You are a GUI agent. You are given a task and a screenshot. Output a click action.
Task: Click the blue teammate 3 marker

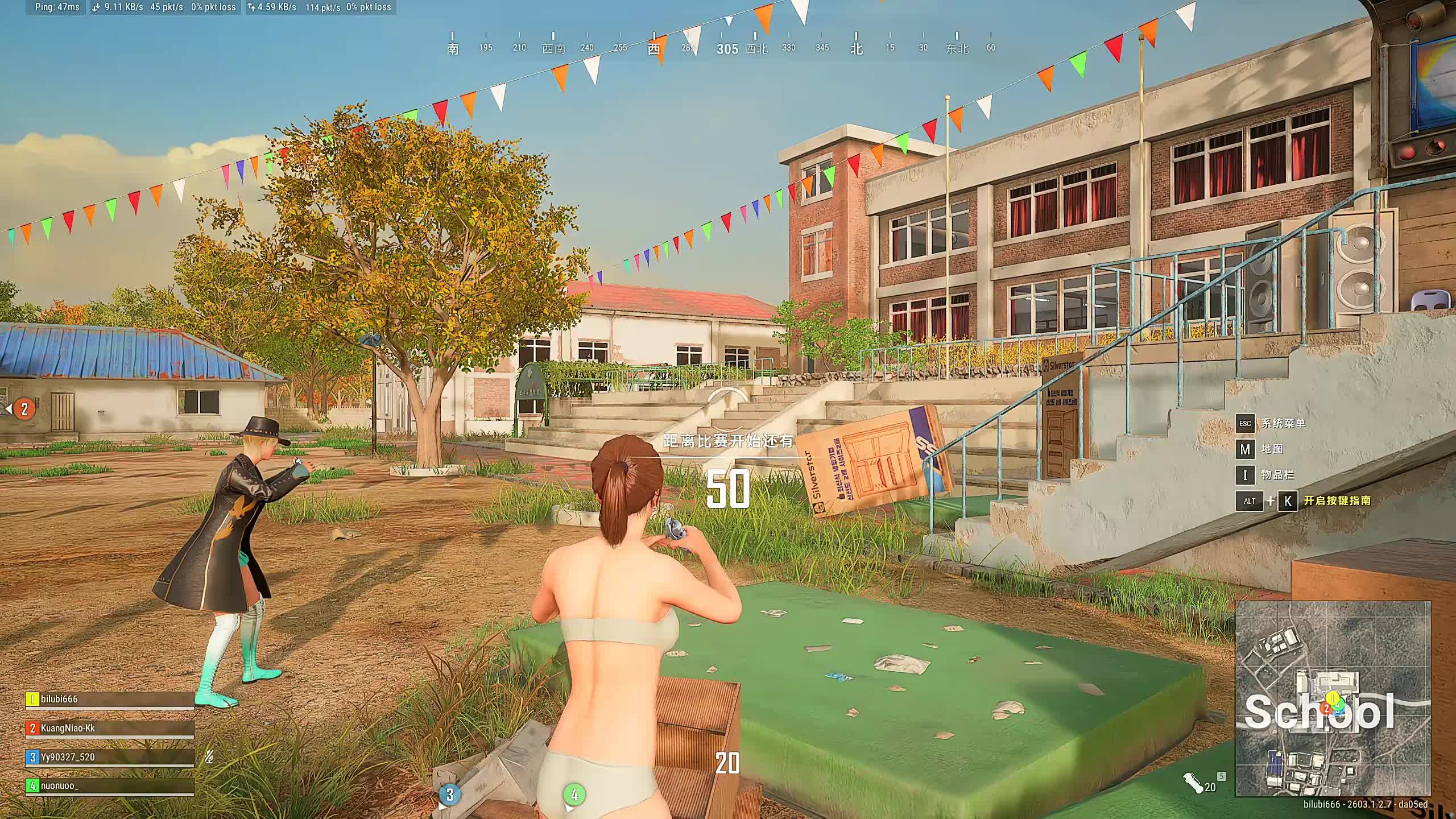pyautogui.click(x=450, y=795)
